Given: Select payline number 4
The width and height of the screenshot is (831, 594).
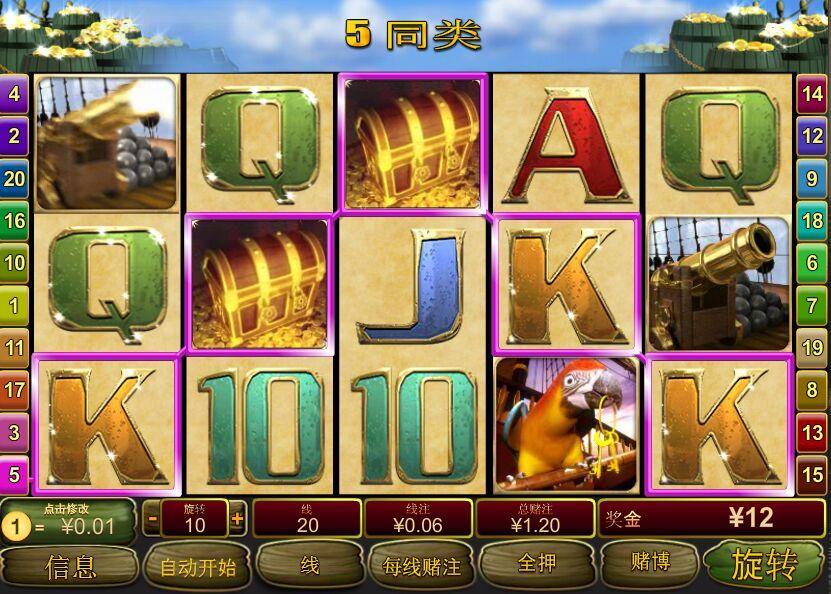Looking at the screenshot, I should coord(14,95).
